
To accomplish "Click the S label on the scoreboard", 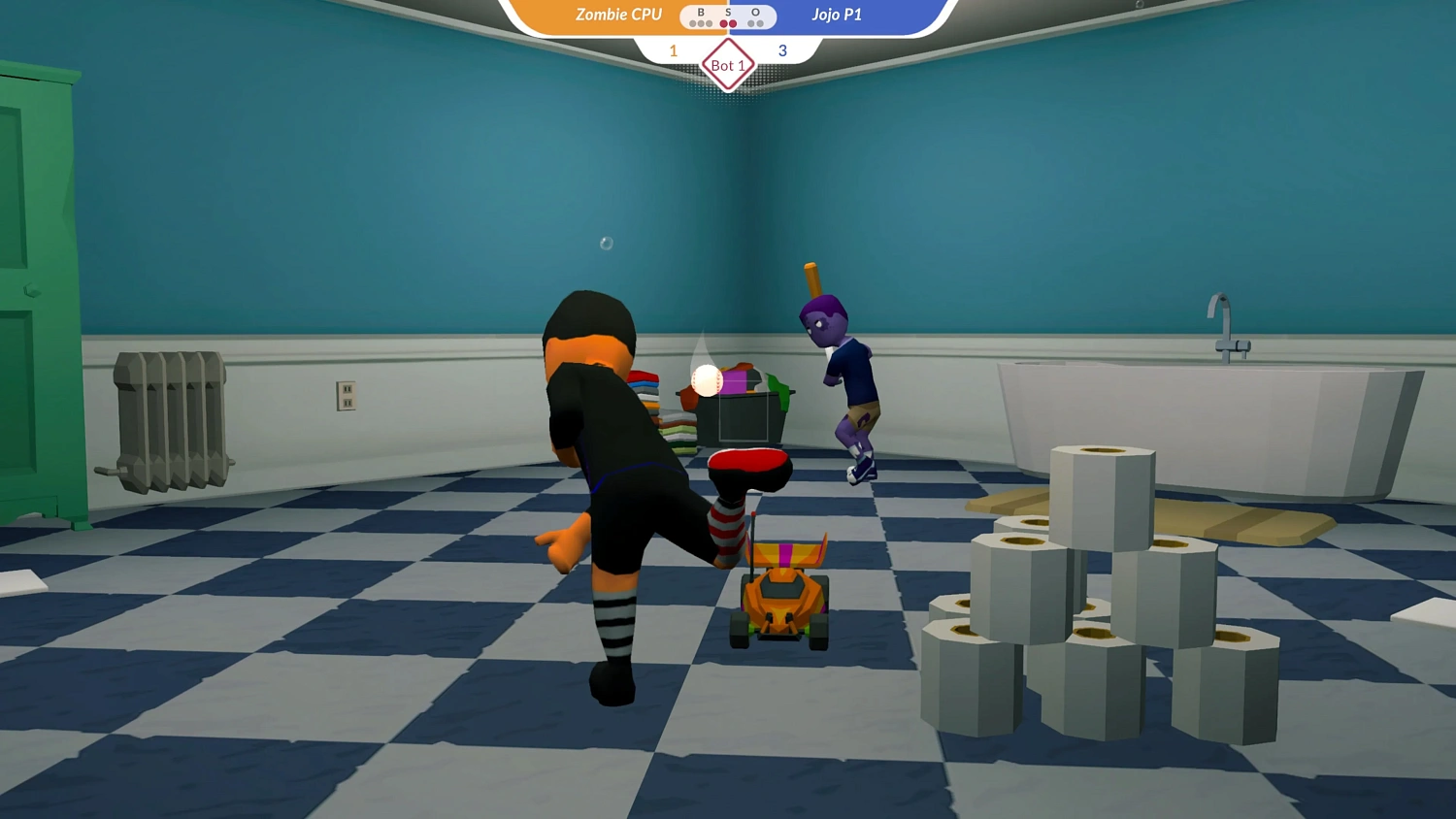I will tap(728, 12).
